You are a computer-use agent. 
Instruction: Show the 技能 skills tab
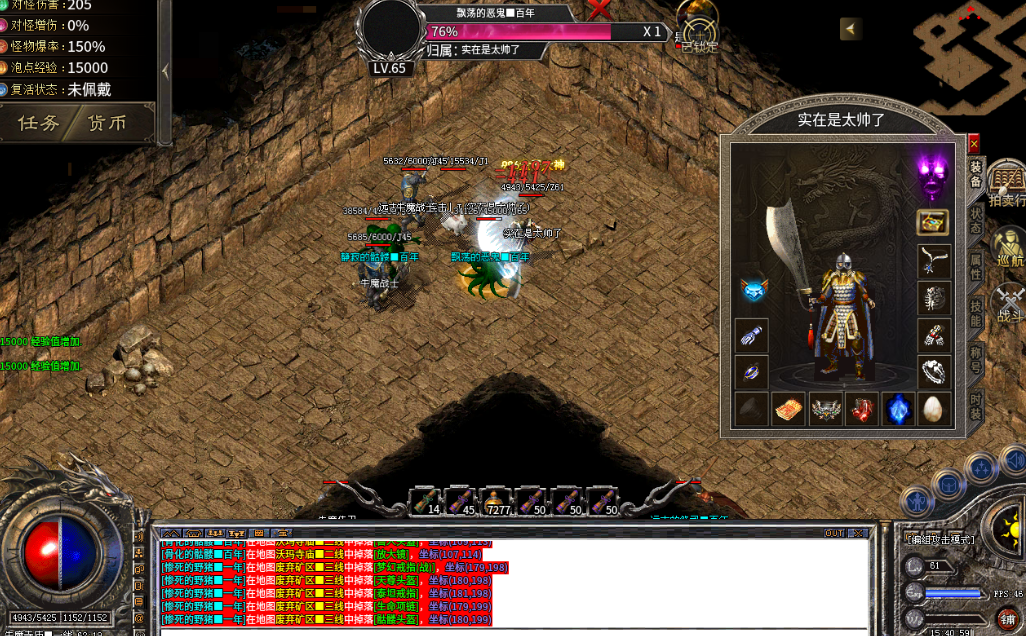coord(976,311)
